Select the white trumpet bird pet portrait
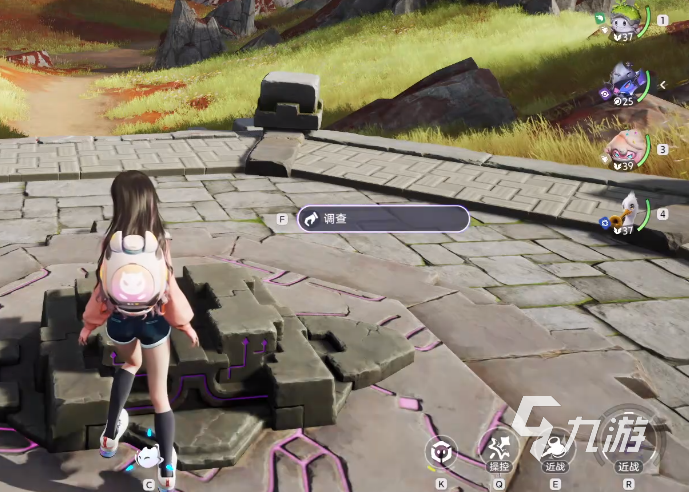Viewport: 689px width, 492px height. (x=627, y=213)
